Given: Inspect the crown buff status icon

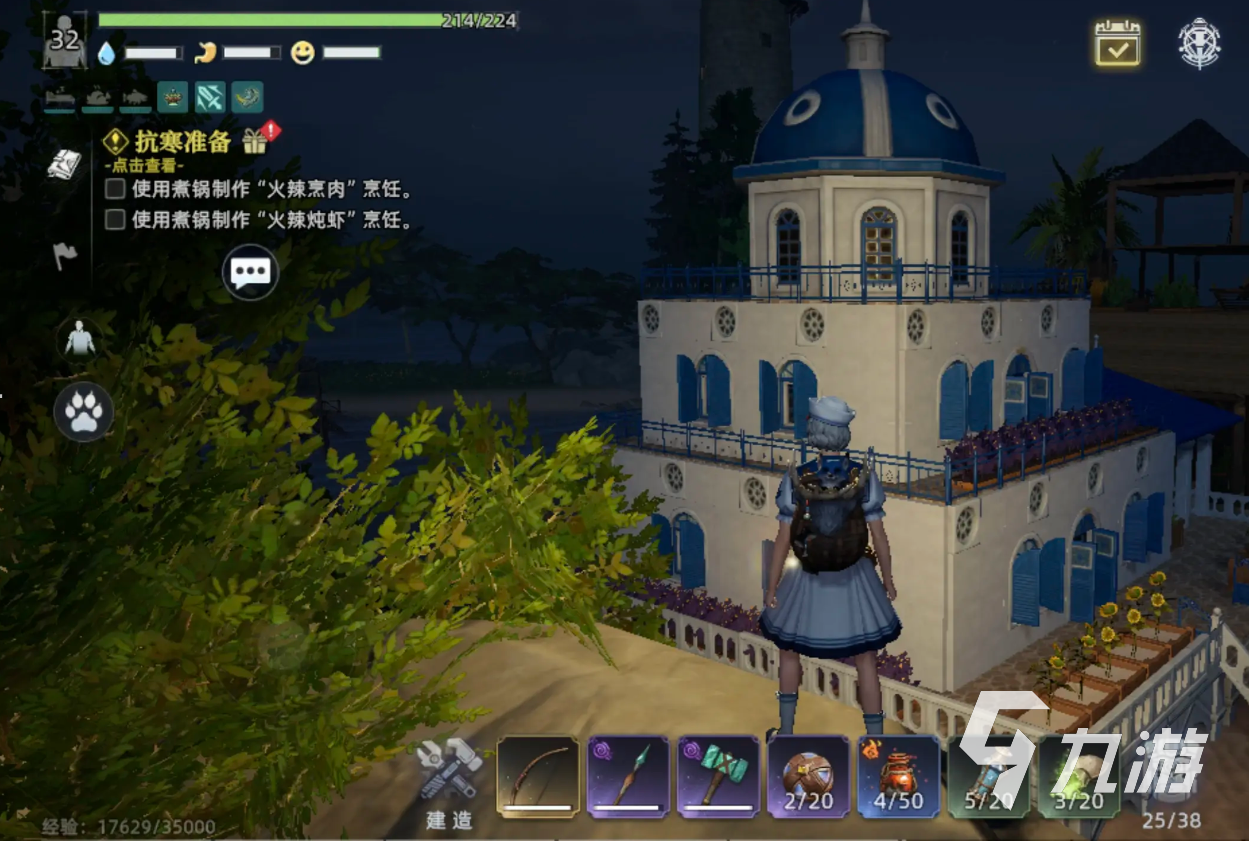Looking at the screenshot, I should [x=172, y=97].
